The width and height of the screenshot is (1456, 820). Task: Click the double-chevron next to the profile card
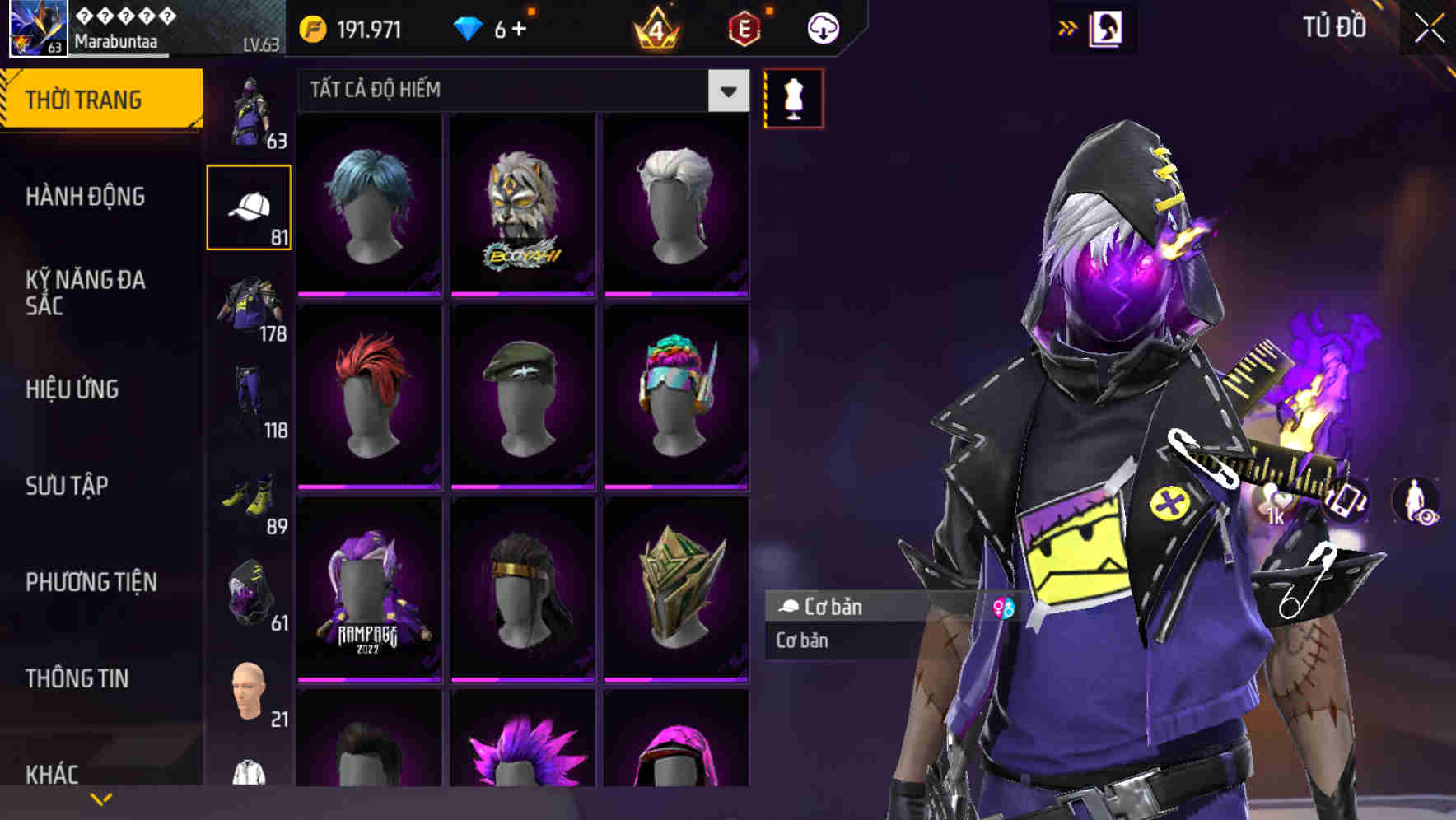coord(1068,27)
